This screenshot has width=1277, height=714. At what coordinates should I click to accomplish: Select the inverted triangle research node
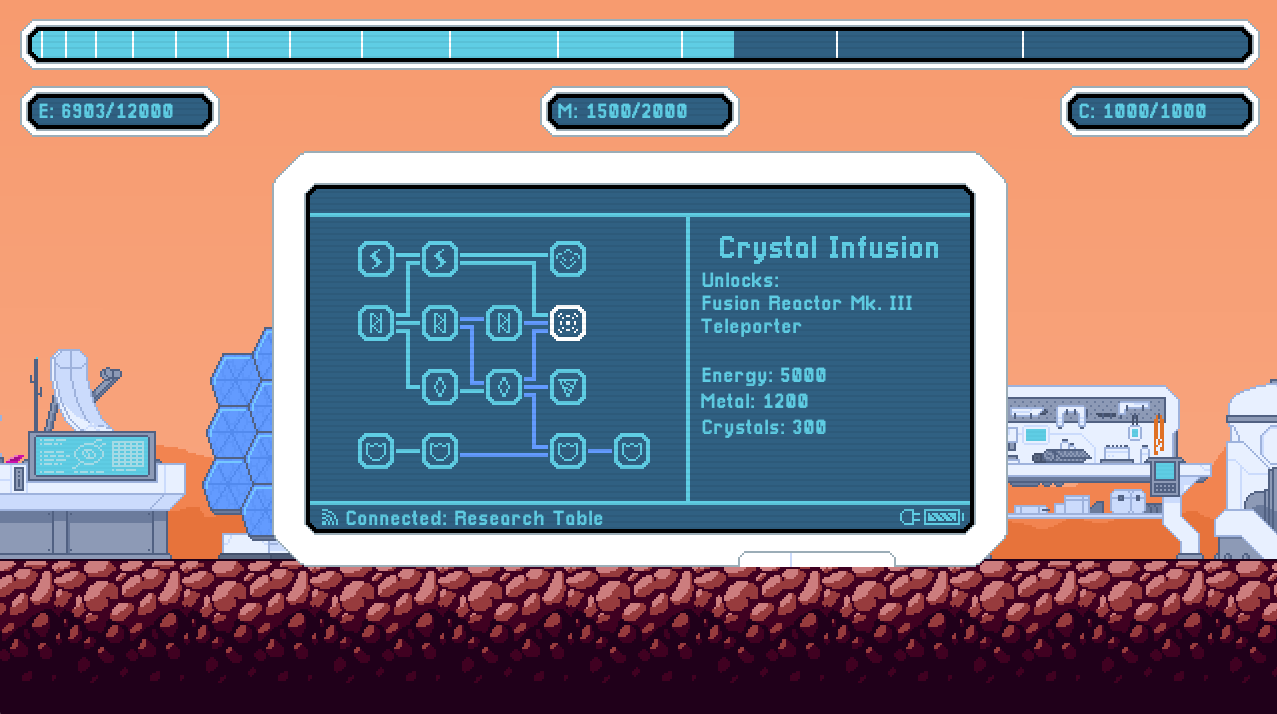click(568, 387)
